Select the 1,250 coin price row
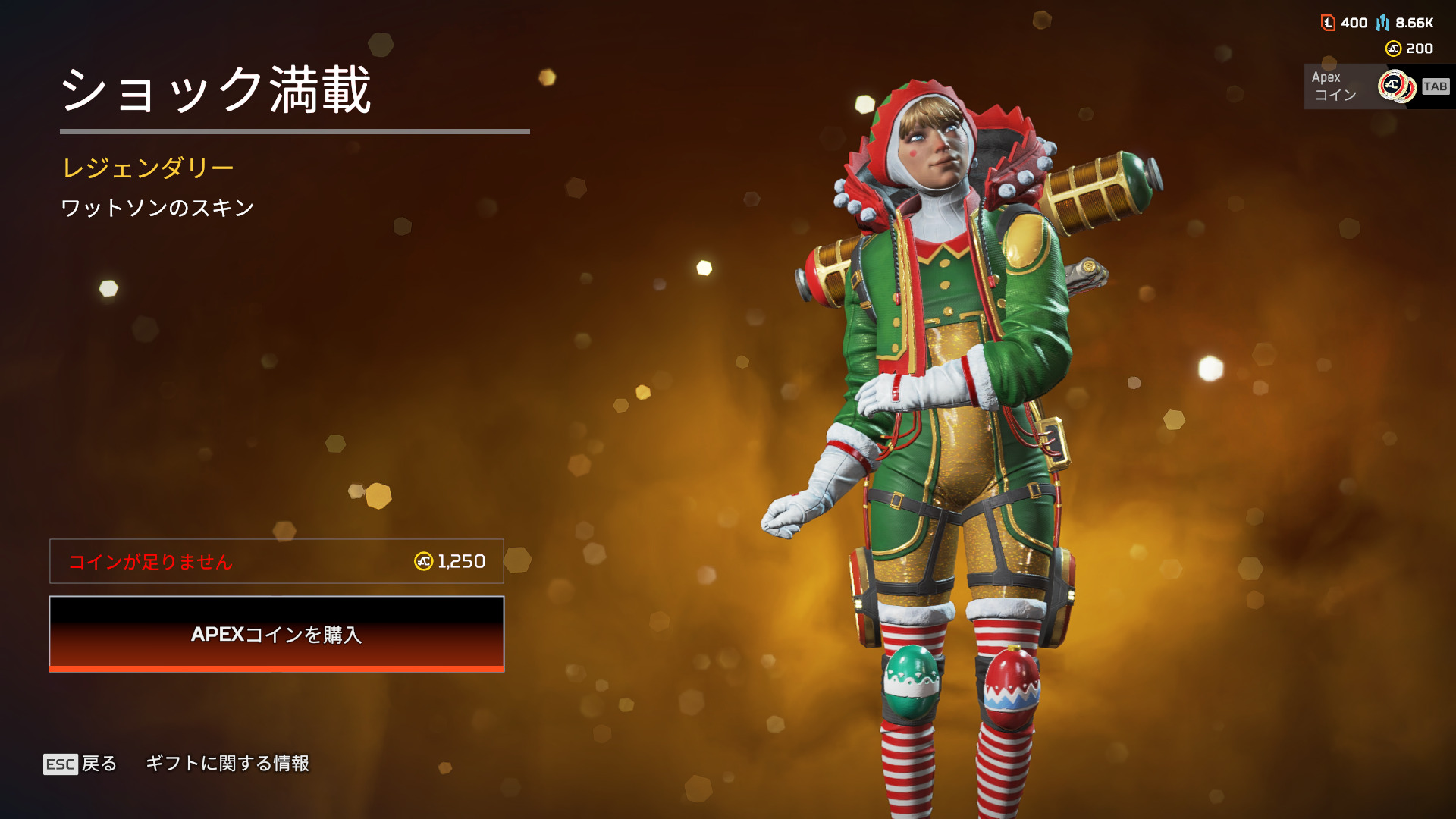The height and width of the screenshot is (819, 1456). click(277, 561)
